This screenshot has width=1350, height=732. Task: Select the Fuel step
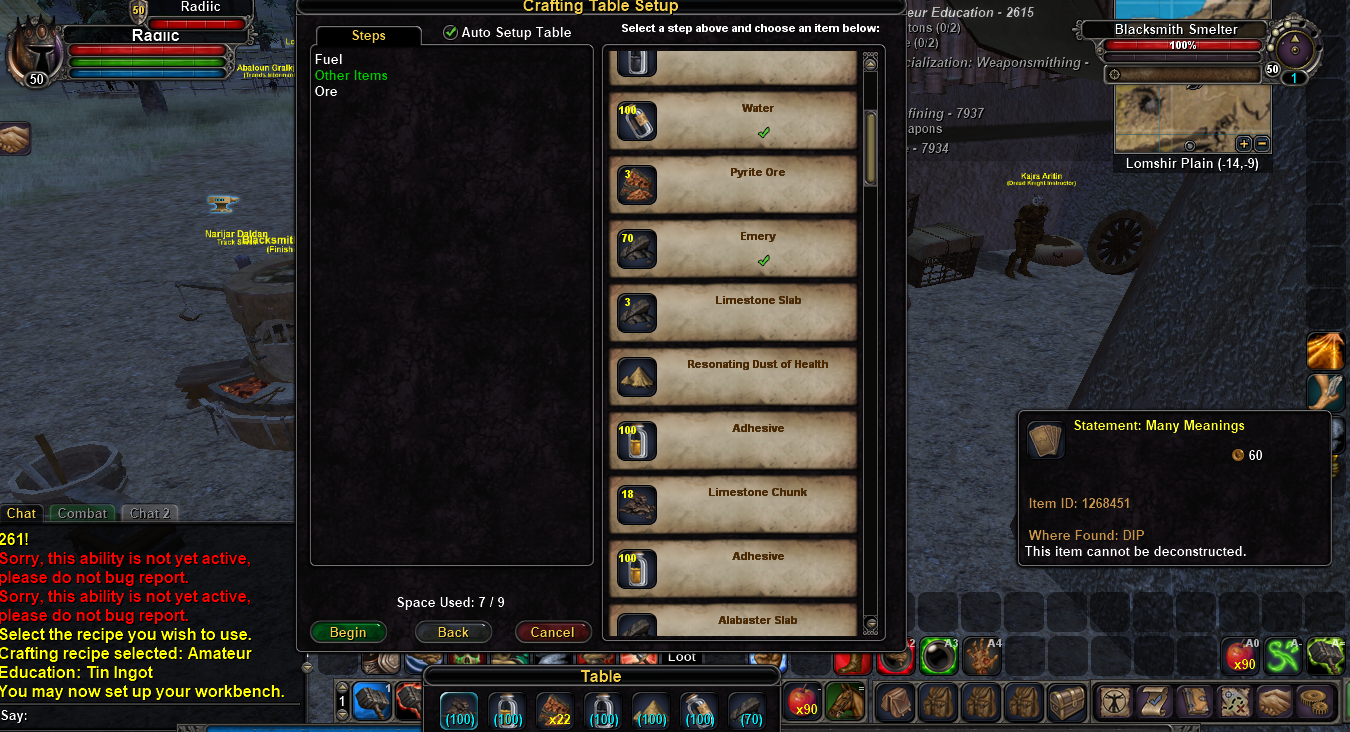(x=328, y=60)
